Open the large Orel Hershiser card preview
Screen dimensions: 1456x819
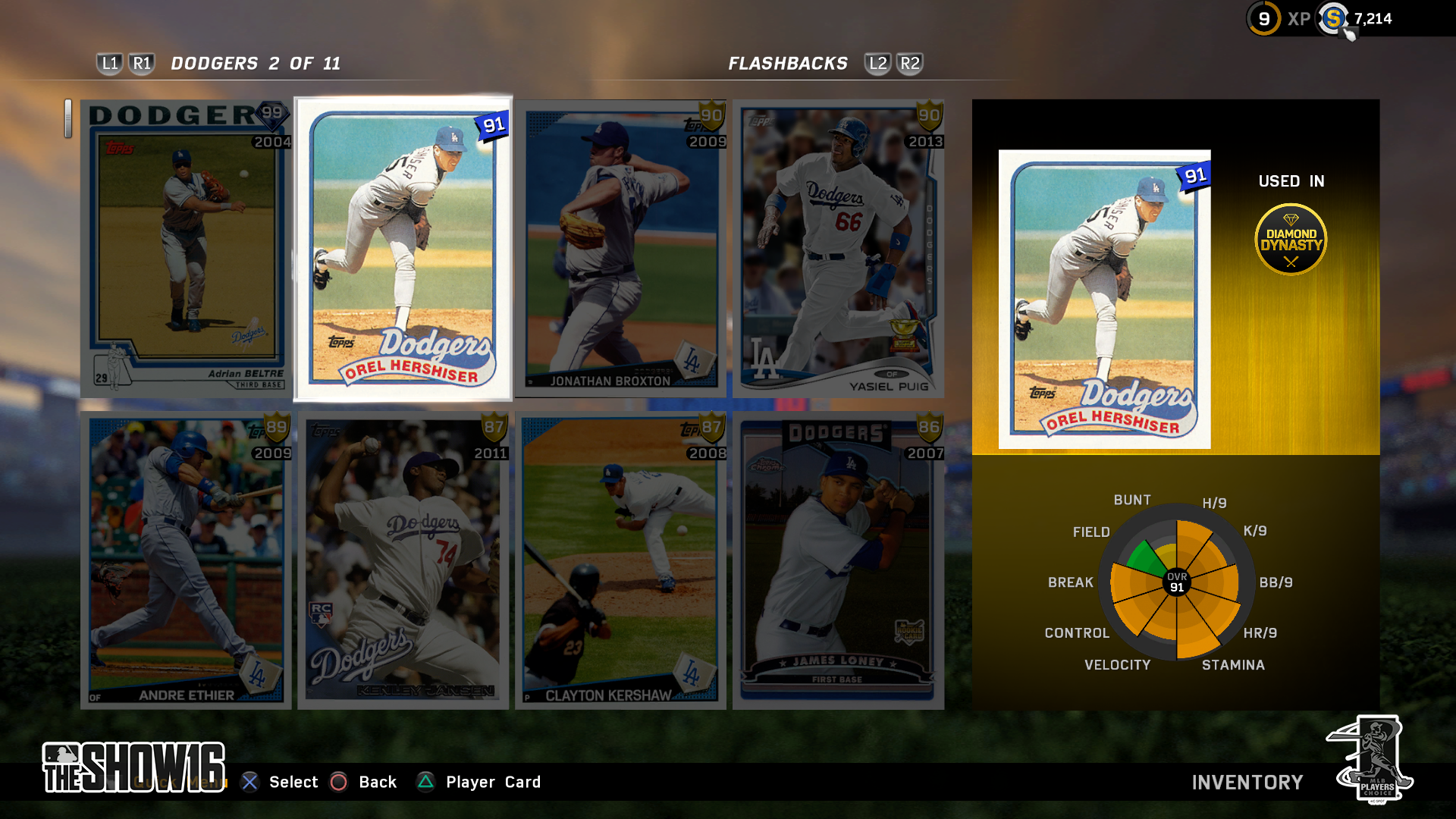1104,300
